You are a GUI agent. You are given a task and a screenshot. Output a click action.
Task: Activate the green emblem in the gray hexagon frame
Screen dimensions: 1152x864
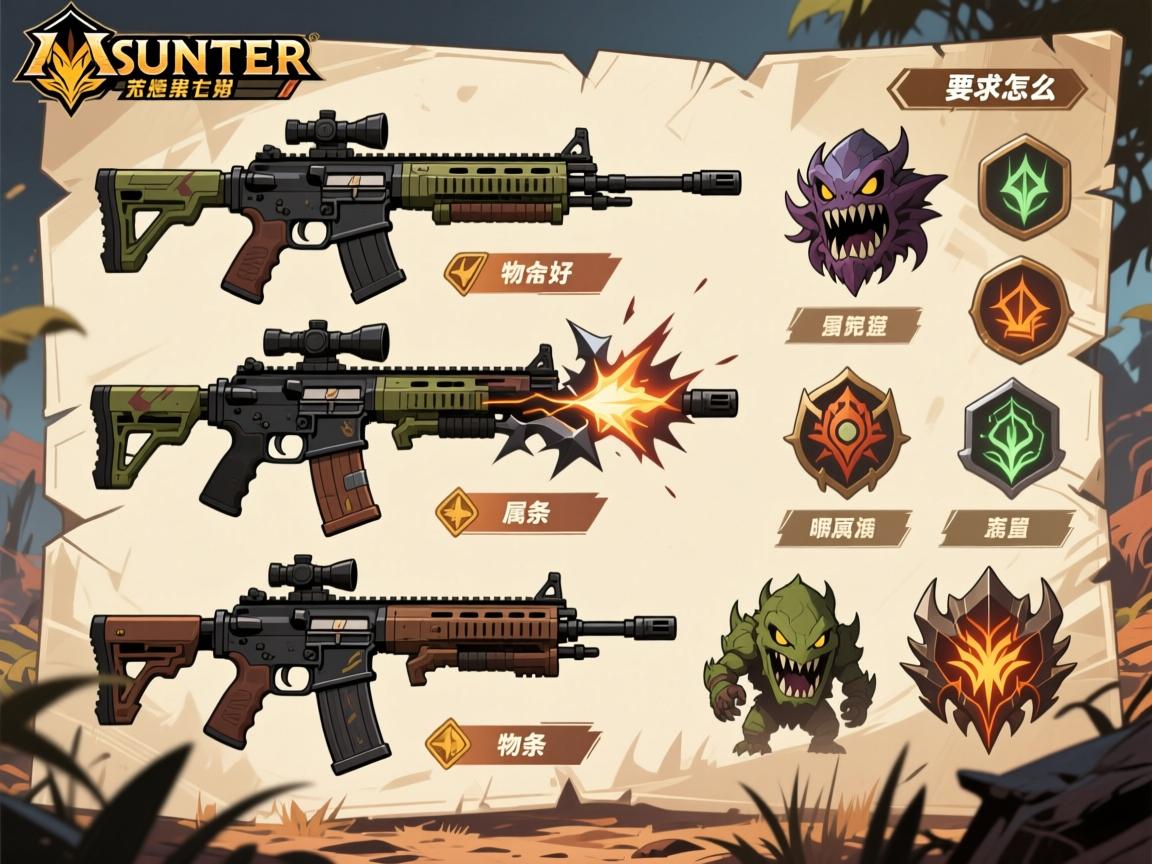[x=1011, y=439]
